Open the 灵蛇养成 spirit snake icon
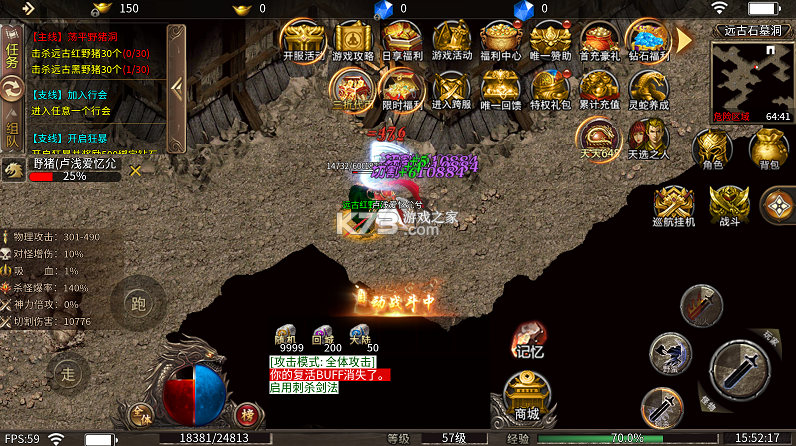The width and height of the screenshot is (796, 446). (648, 88)
